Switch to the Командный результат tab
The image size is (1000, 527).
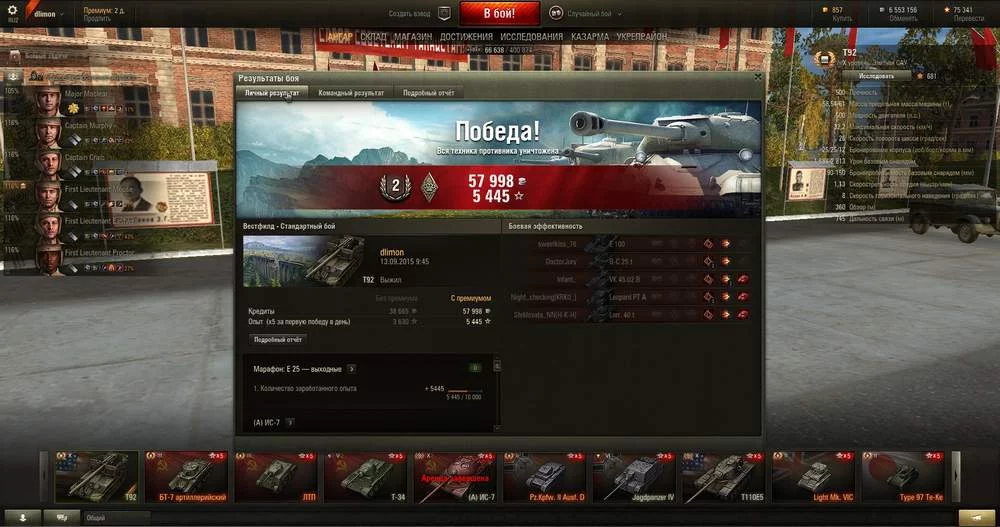[x=351, y=93]
